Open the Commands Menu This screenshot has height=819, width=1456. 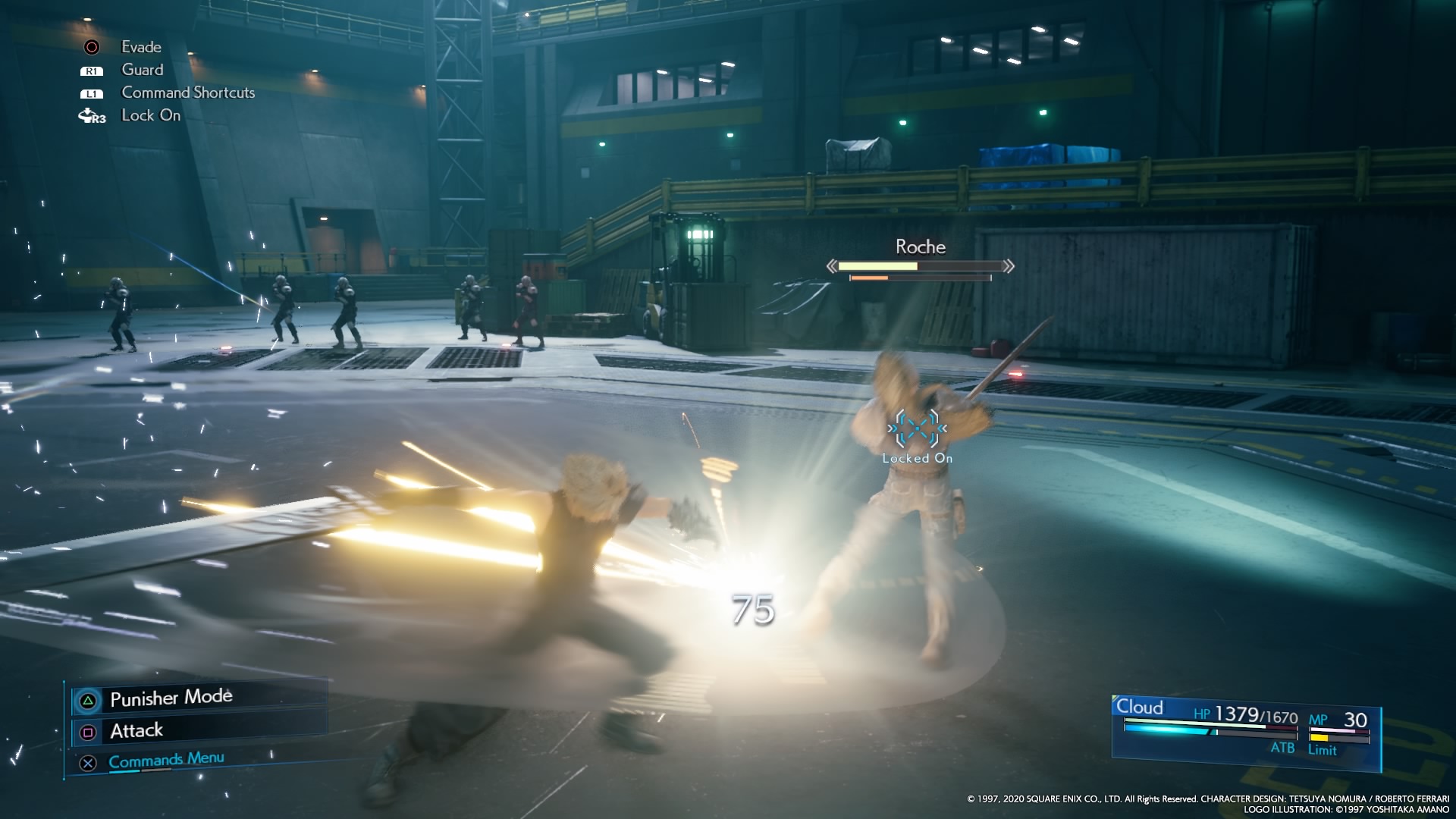(x=165, y=761)
